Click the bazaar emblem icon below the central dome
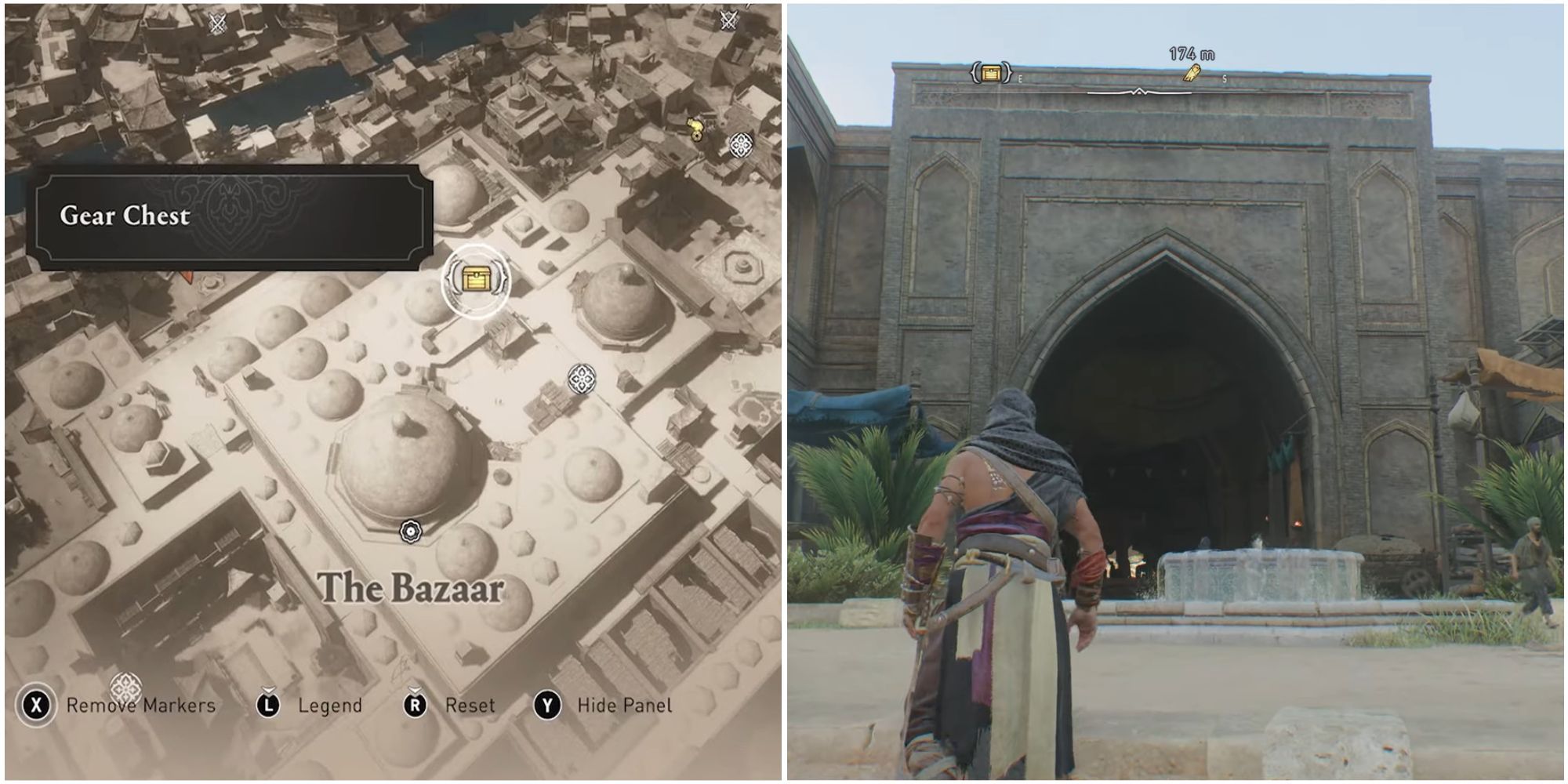The height and width of the screenshot is (784, 1568). 411,531
